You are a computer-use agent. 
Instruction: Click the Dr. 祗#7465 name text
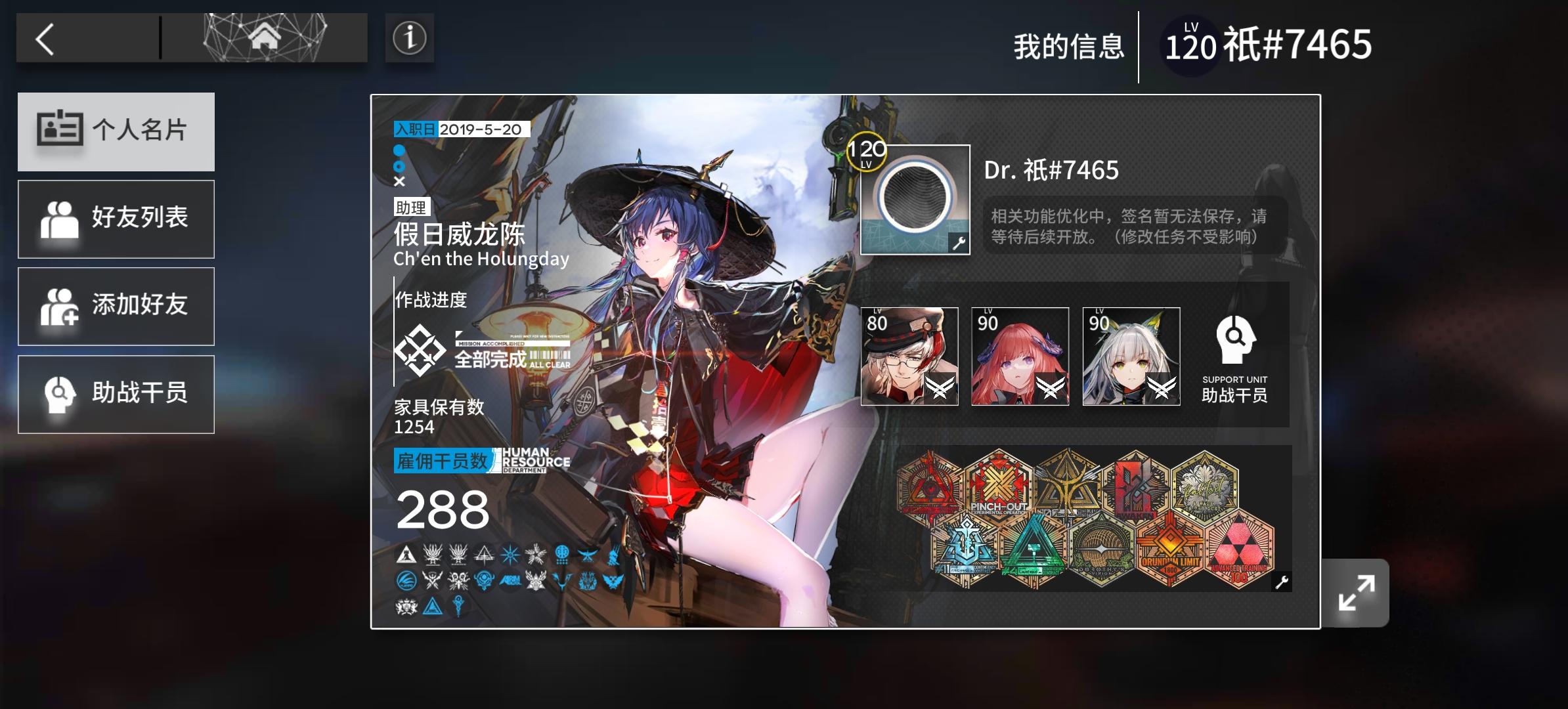click(1051, 172)
